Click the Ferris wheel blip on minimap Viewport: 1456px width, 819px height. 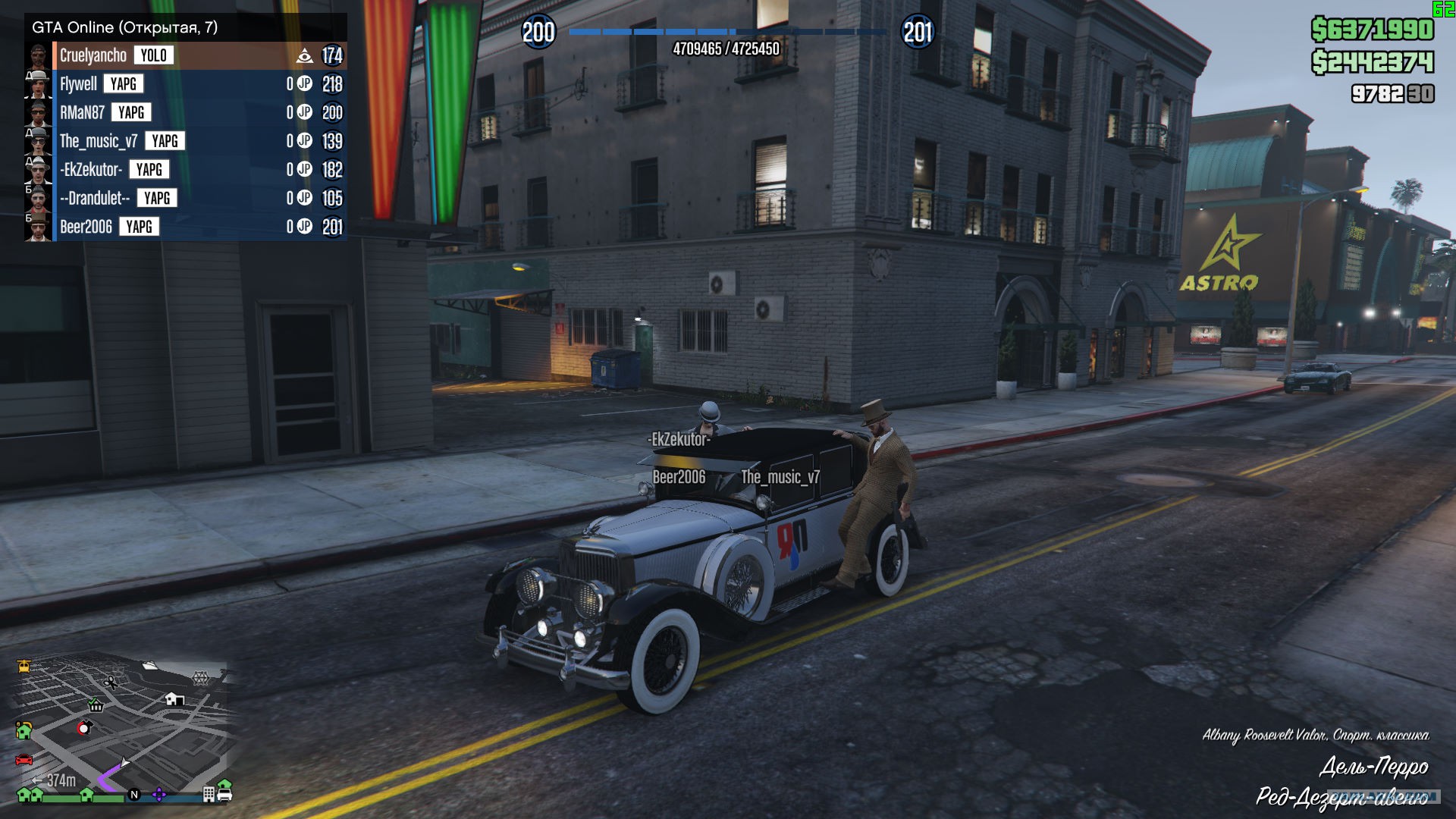coord(200,677)
